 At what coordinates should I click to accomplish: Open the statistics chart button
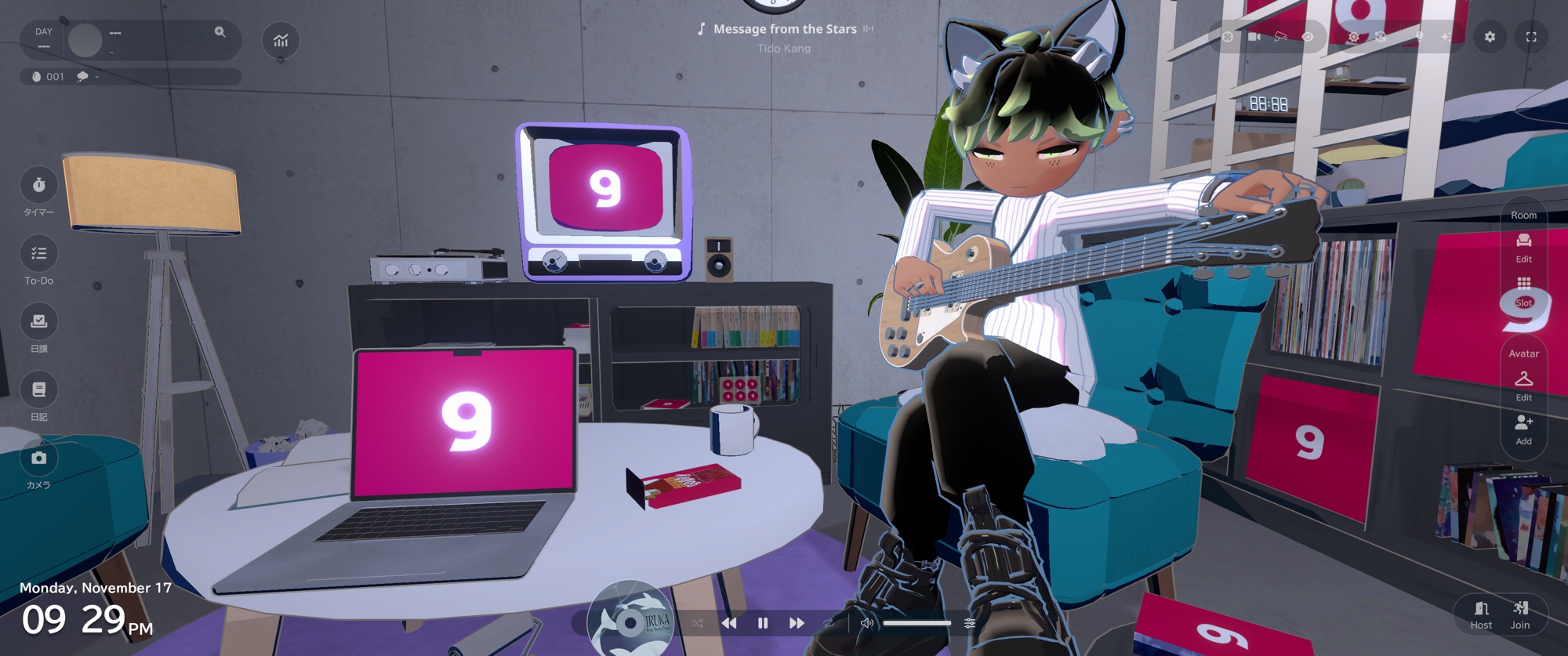[281, 40]
